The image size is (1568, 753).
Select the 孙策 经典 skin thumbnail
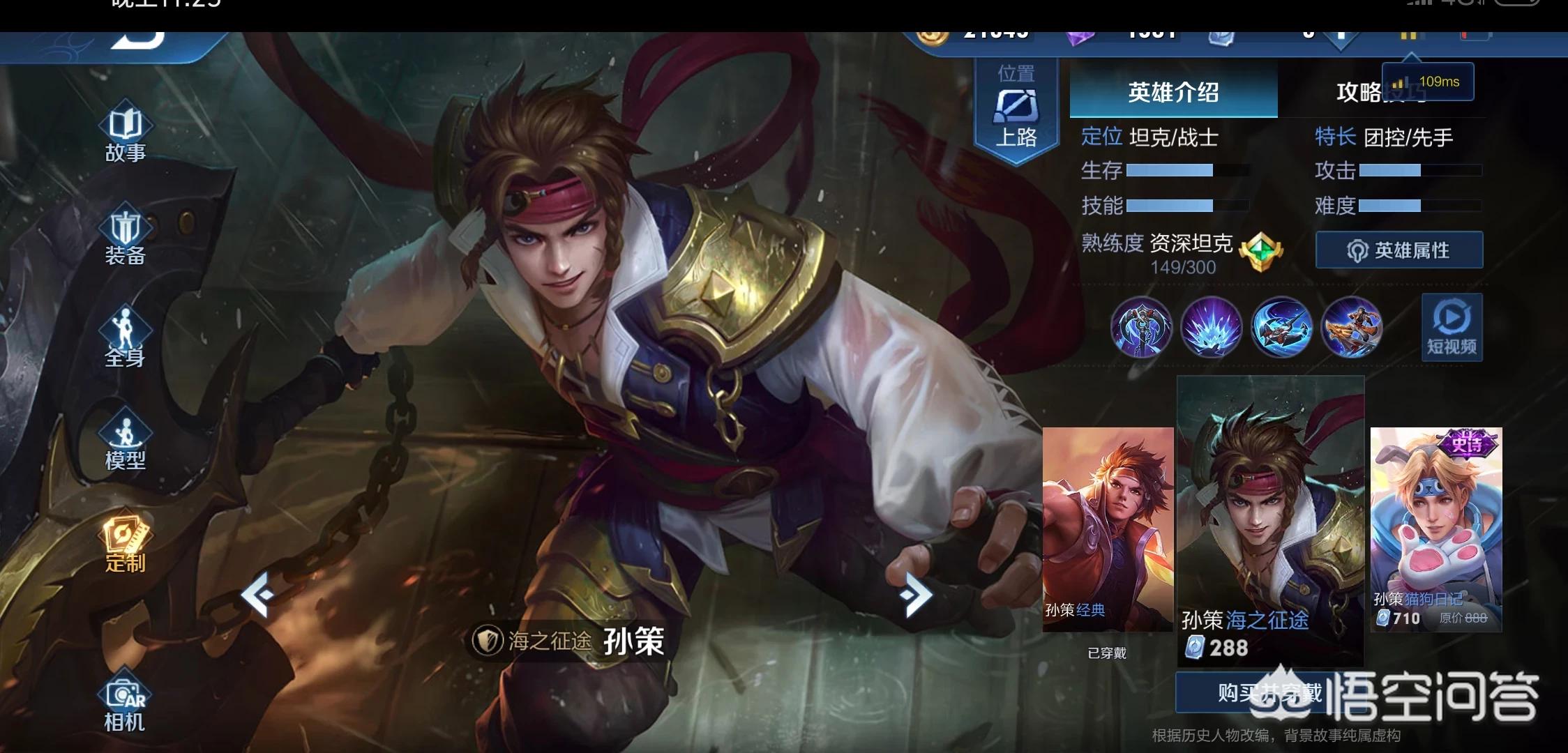coord(1107,530)
